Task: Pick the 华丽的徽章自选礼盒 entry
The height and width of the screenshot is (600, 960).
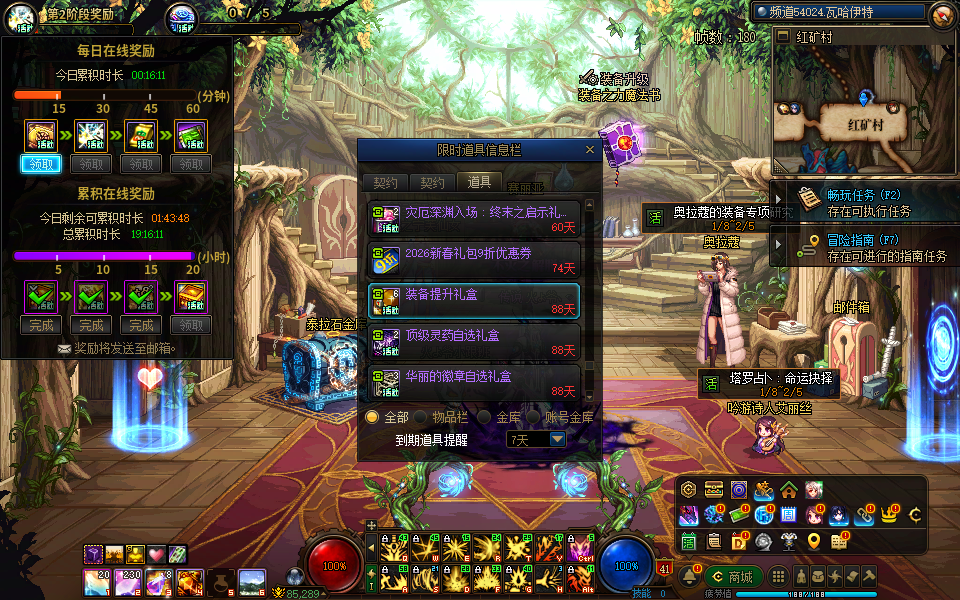Action: click(x=474, y=382)
